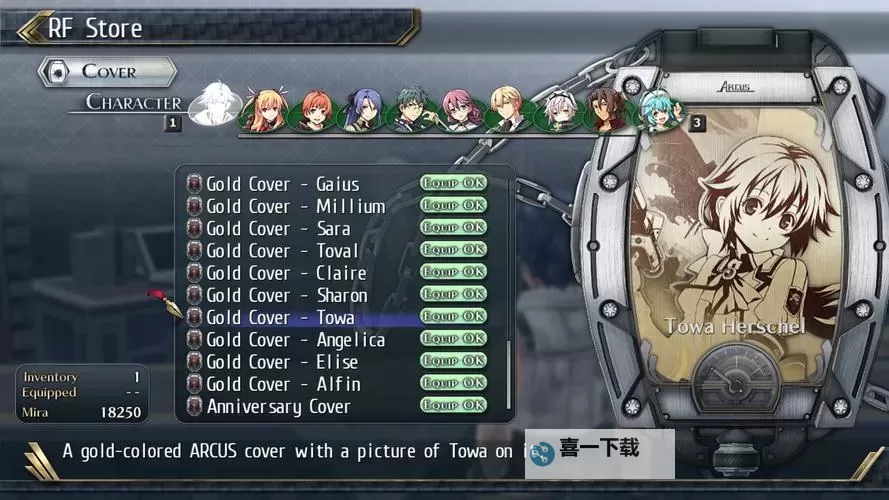
Task: Open the Cover category selector
Action: pos(107,71)
